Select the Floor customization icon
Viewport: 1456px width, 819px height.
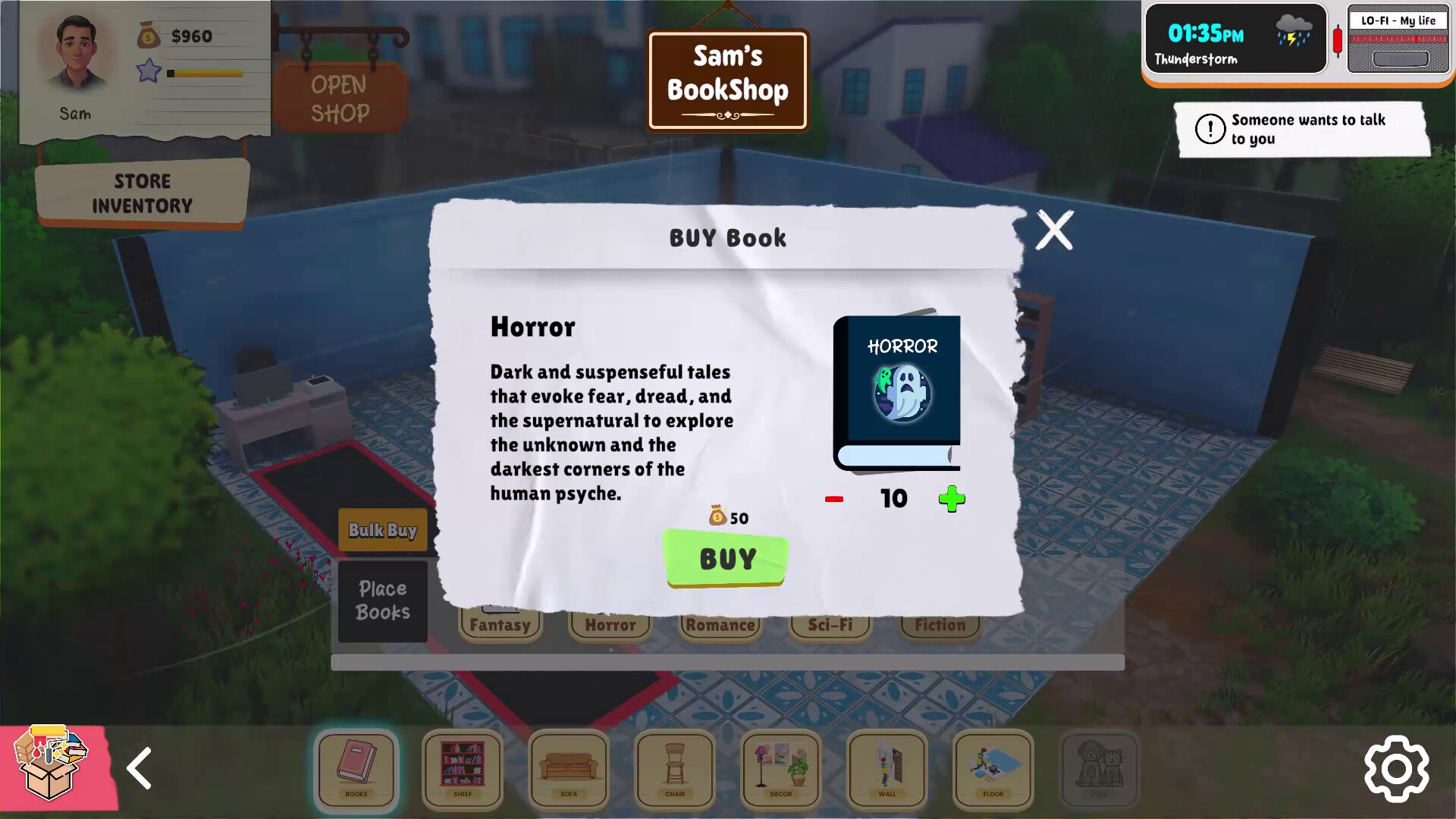(x=992, y=770)
